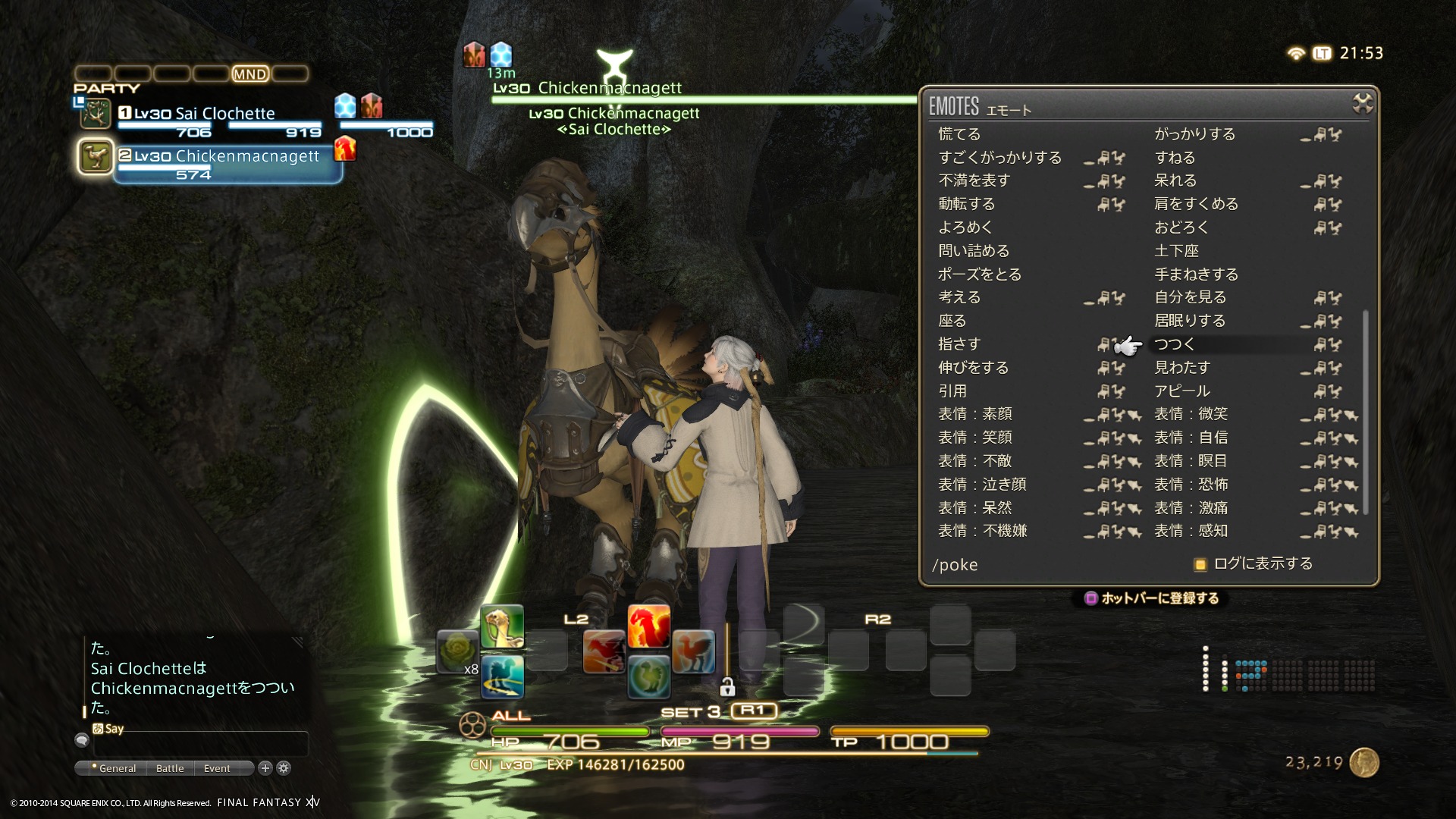The width and height of the screenshot is (1456, 819).
Task: Click the Say chat input field
Action: pyautogui.click(x=201, y=744)
